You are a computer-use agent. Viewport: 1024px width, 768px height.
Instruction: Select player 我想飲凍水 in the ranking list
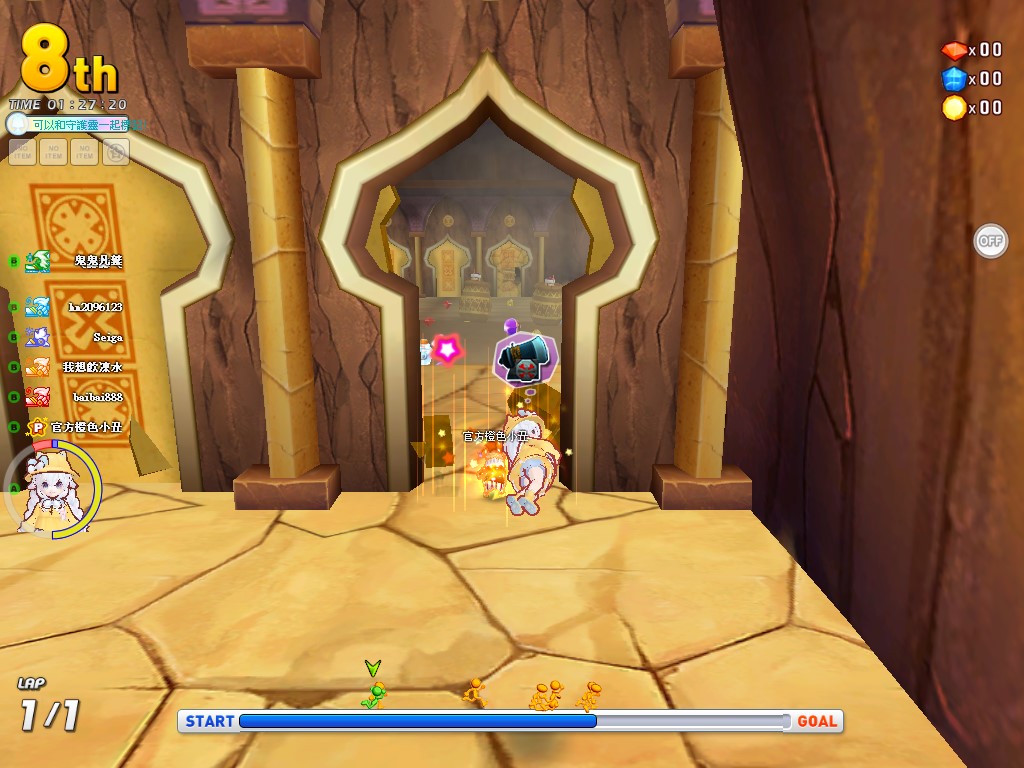click(x=92, y=367)
